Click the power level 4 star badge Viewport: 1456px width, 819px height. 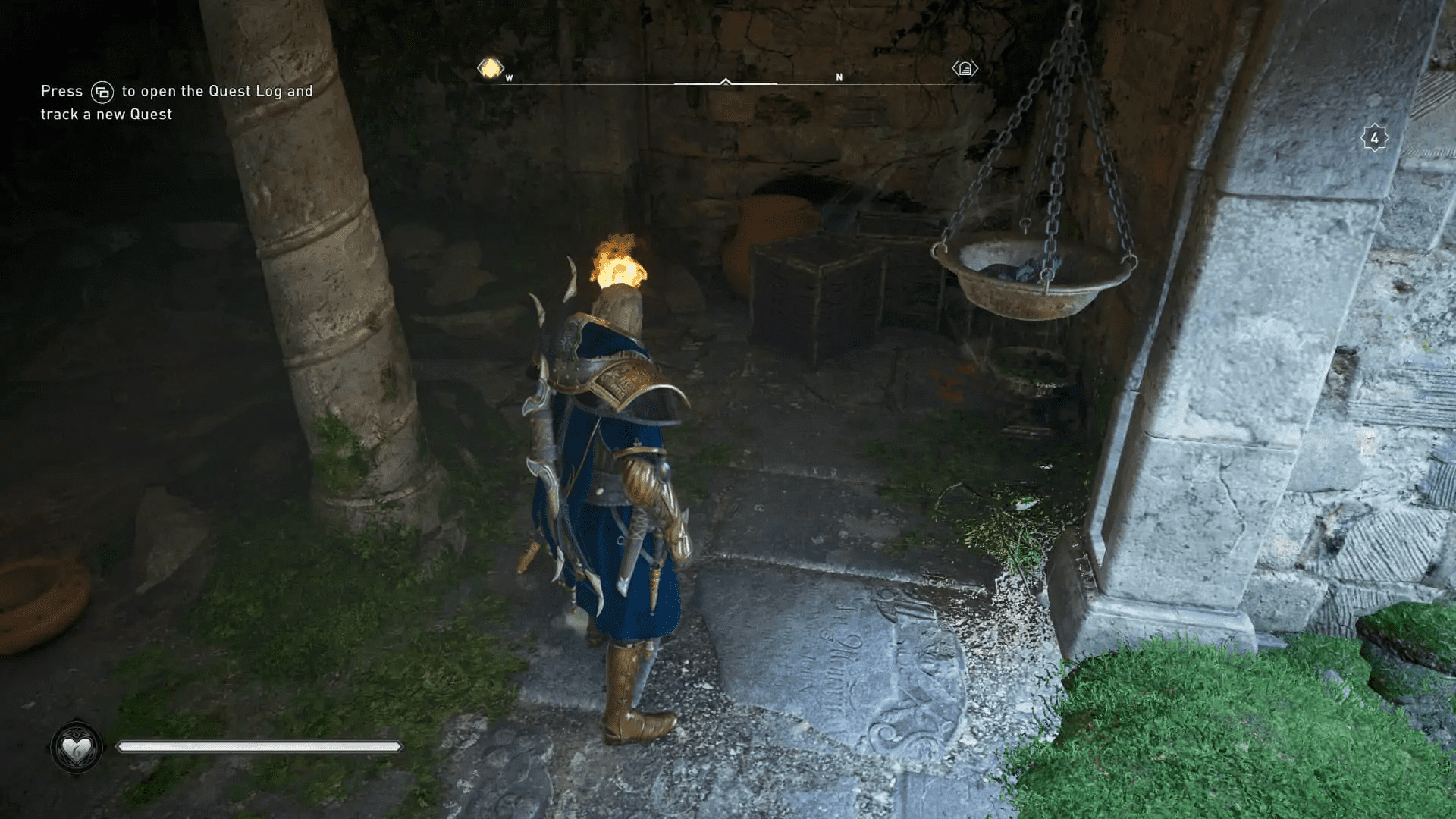point(1375,137)
